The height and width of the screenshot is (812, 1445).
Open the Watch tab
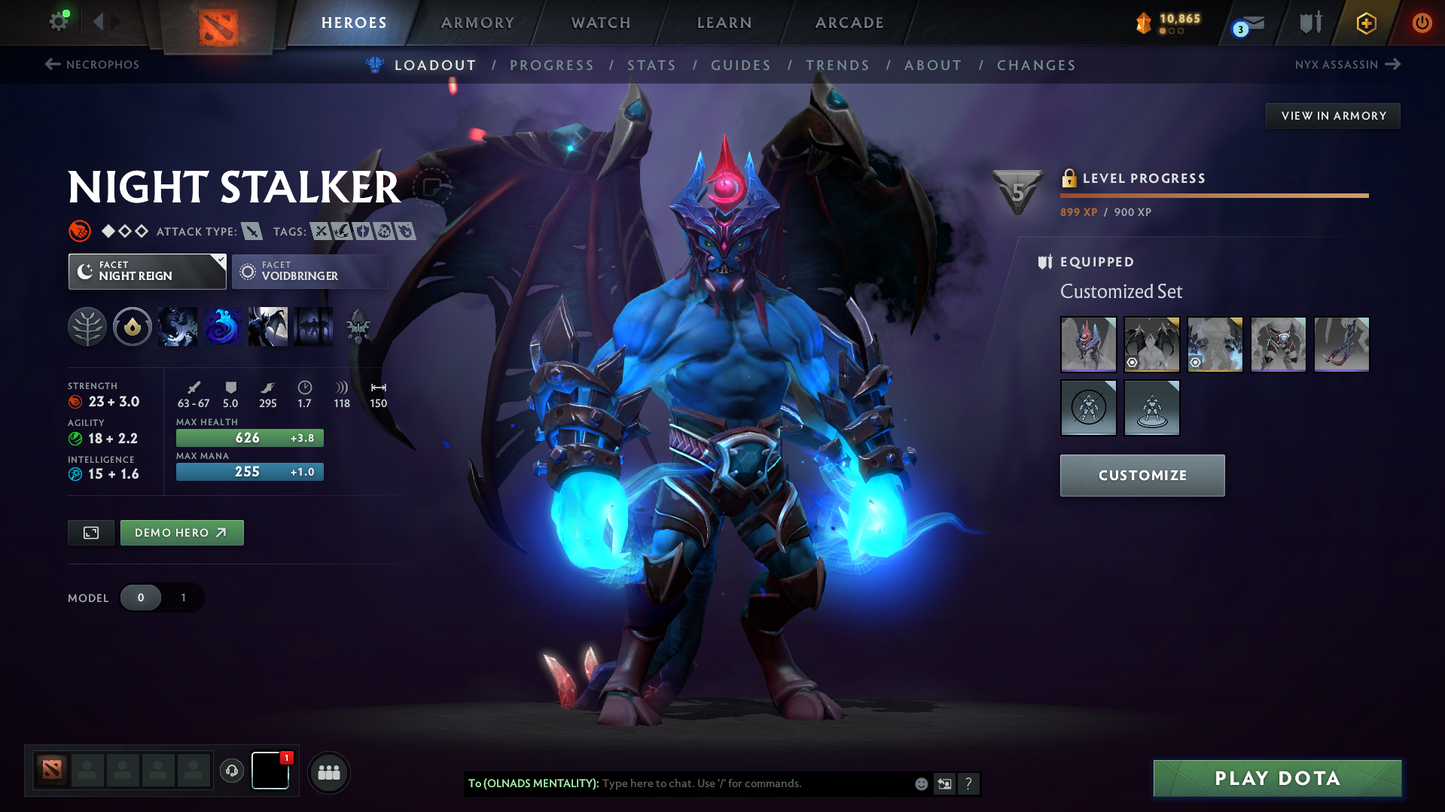(600, 22)
